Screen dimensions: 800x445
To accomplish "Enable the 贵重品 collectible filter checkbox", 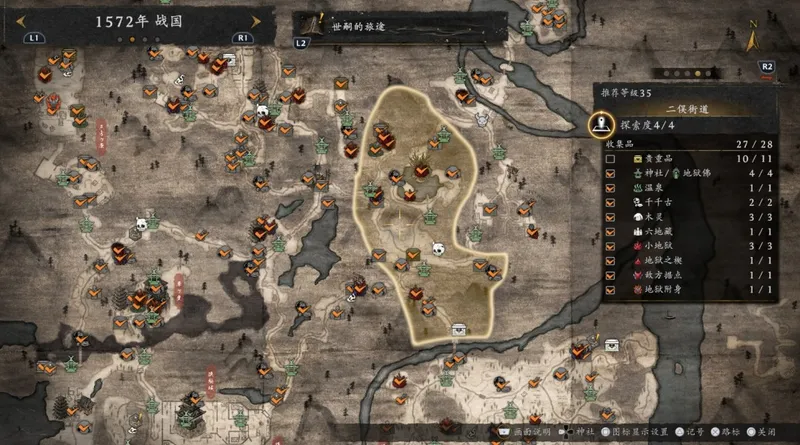I will pyautogui.click(x=610, y=159).
